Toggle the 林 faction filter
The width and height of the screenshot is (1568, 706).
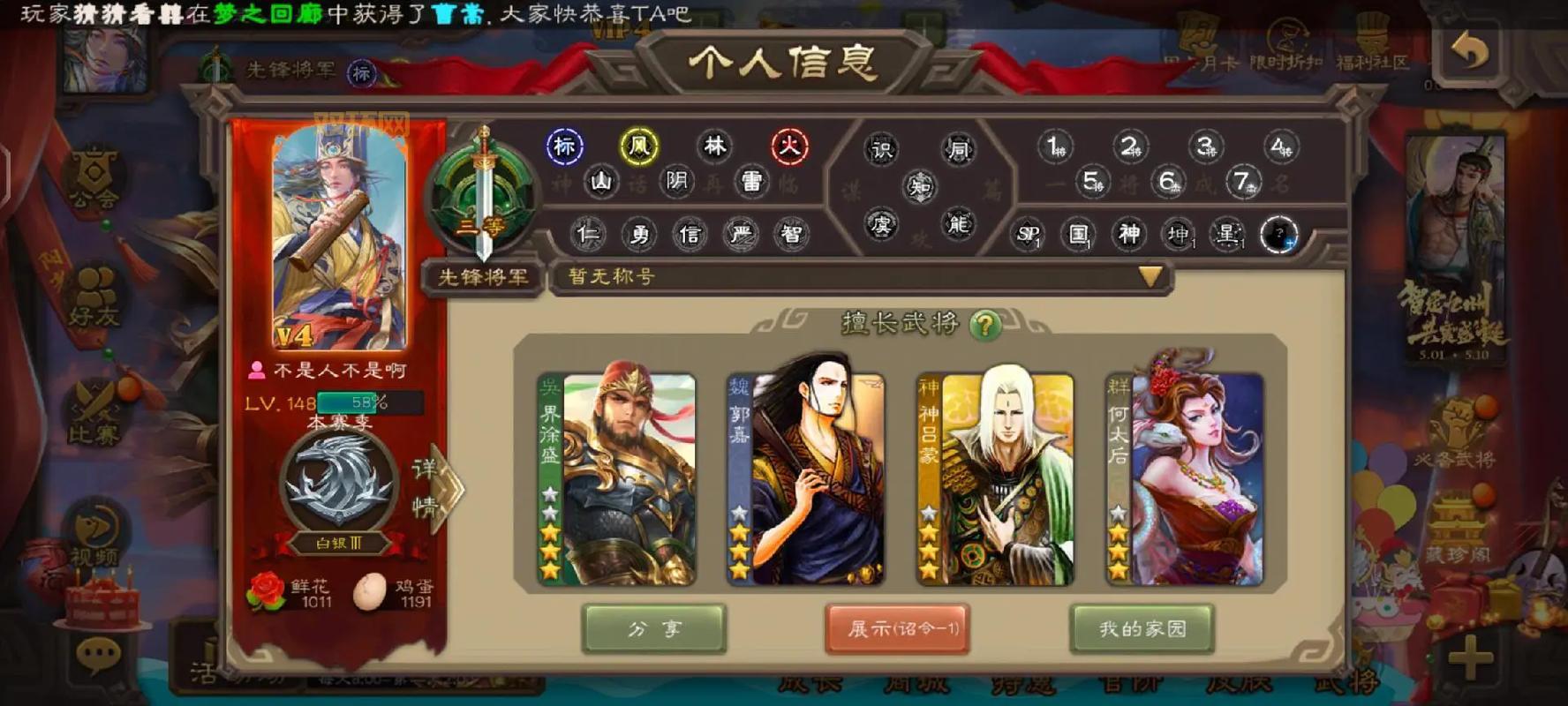(714, 146)
